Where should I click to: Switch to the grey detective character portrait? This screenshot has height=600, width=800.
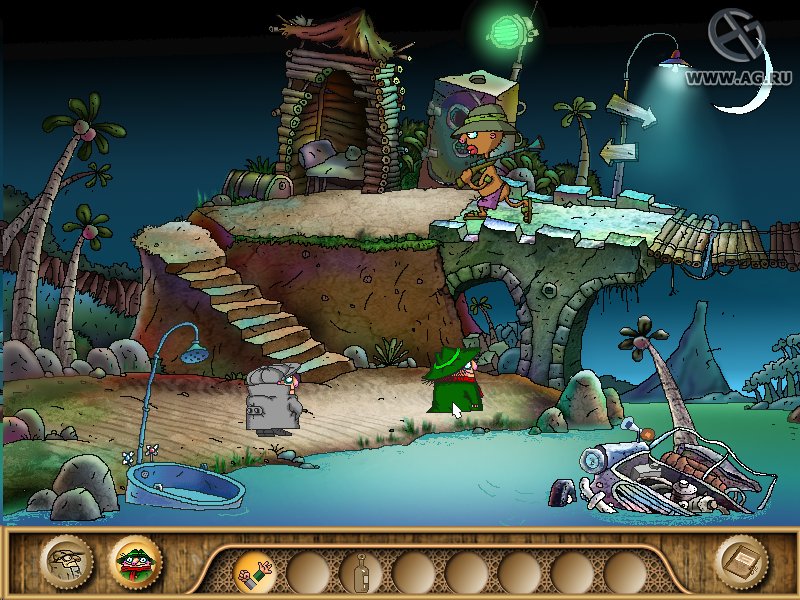click(65, 562)
